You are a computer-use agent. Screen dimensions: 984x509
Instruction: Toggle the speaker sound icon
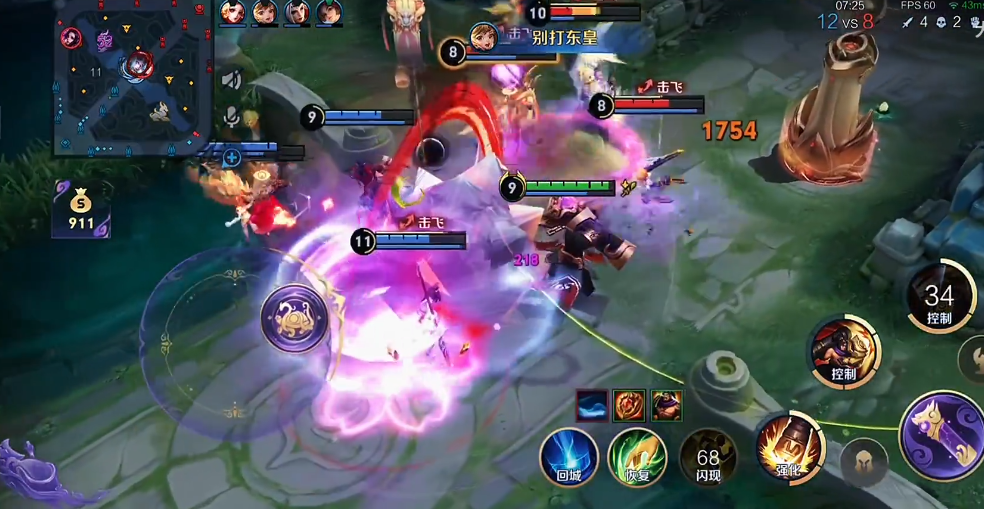(x=232, y=80)
